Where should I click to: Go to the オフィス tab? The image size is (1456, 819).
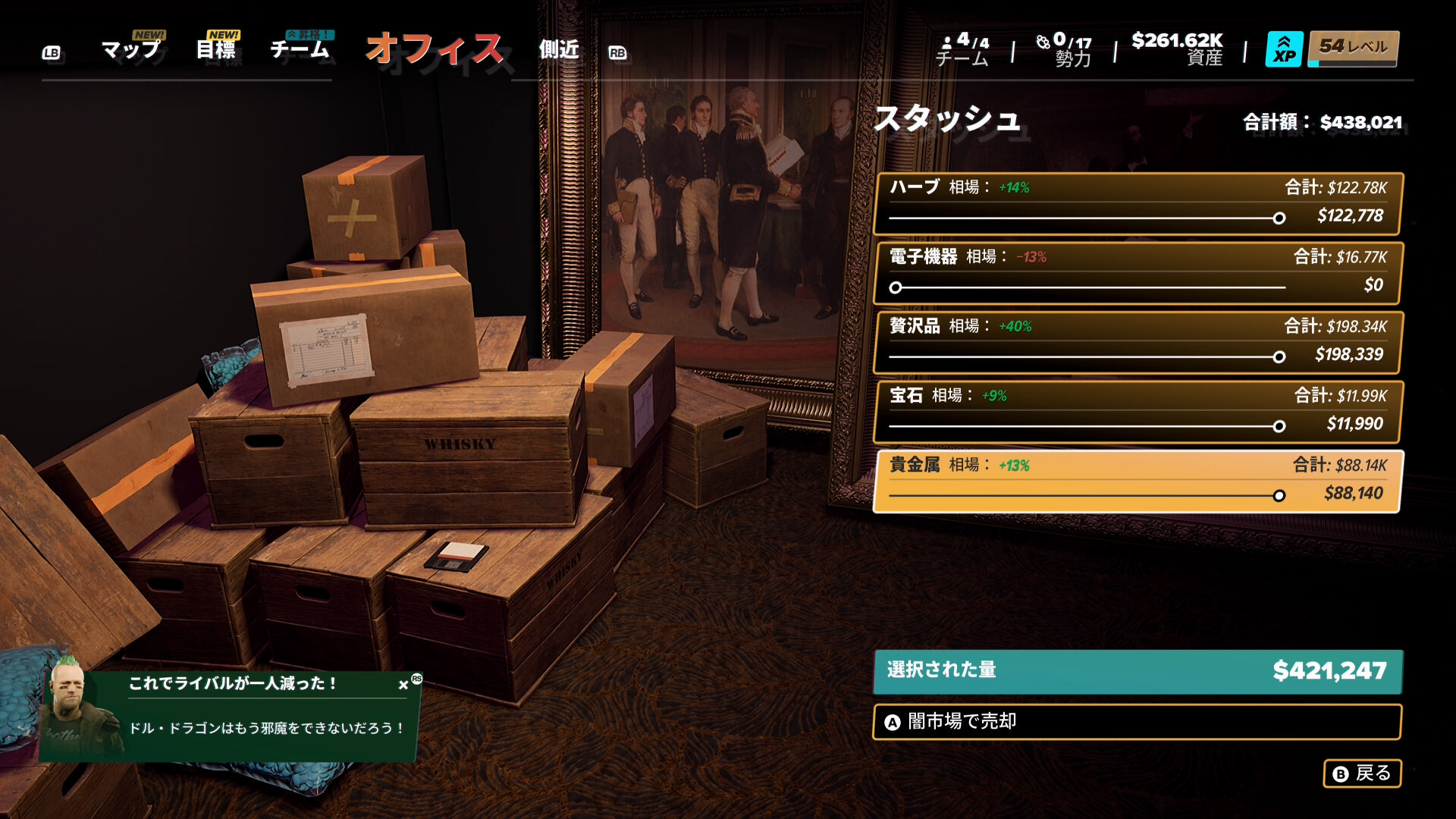coord(435,50)
